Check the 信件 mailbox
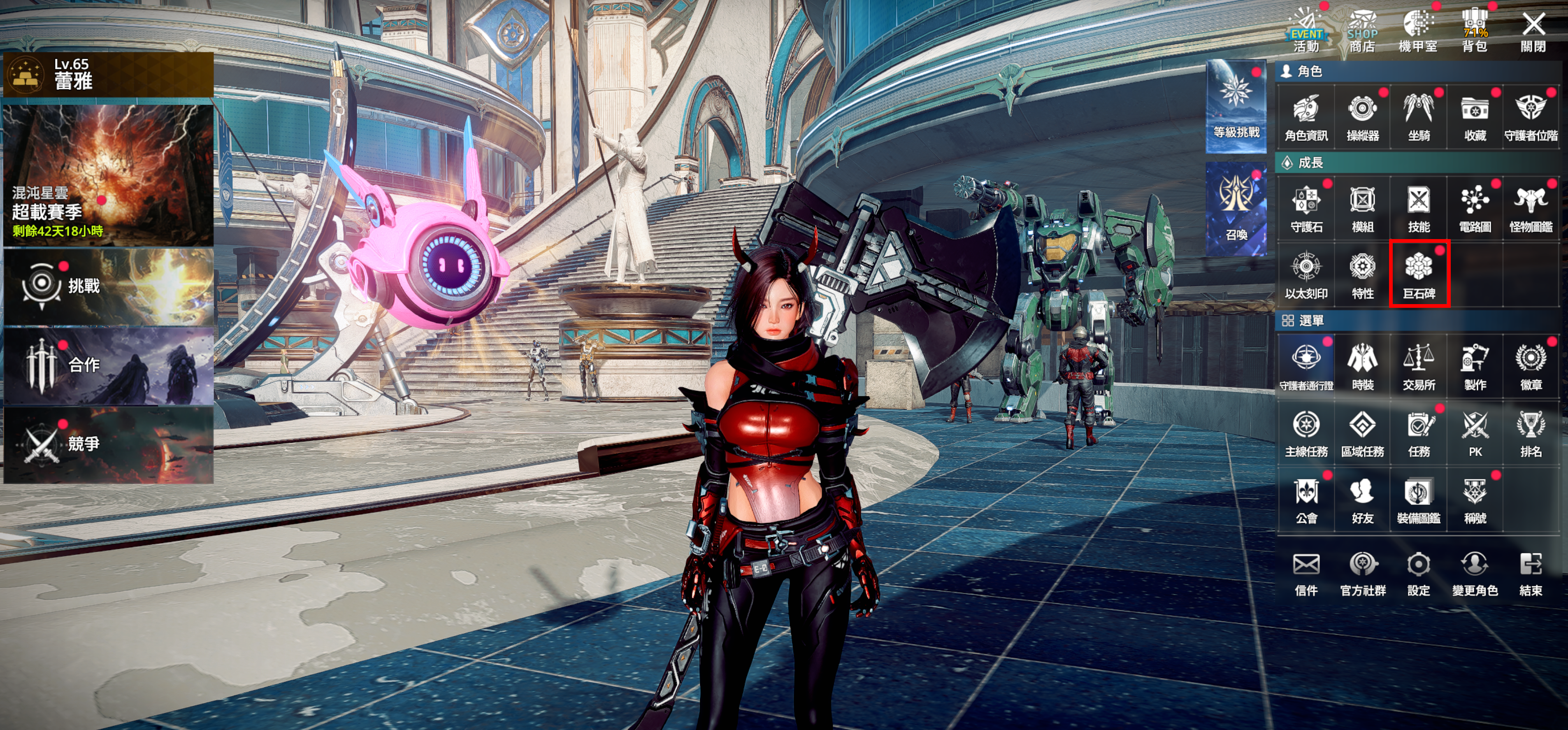Image resolution: width=1568 pixels, height=730 pixels. [1306, 572]
